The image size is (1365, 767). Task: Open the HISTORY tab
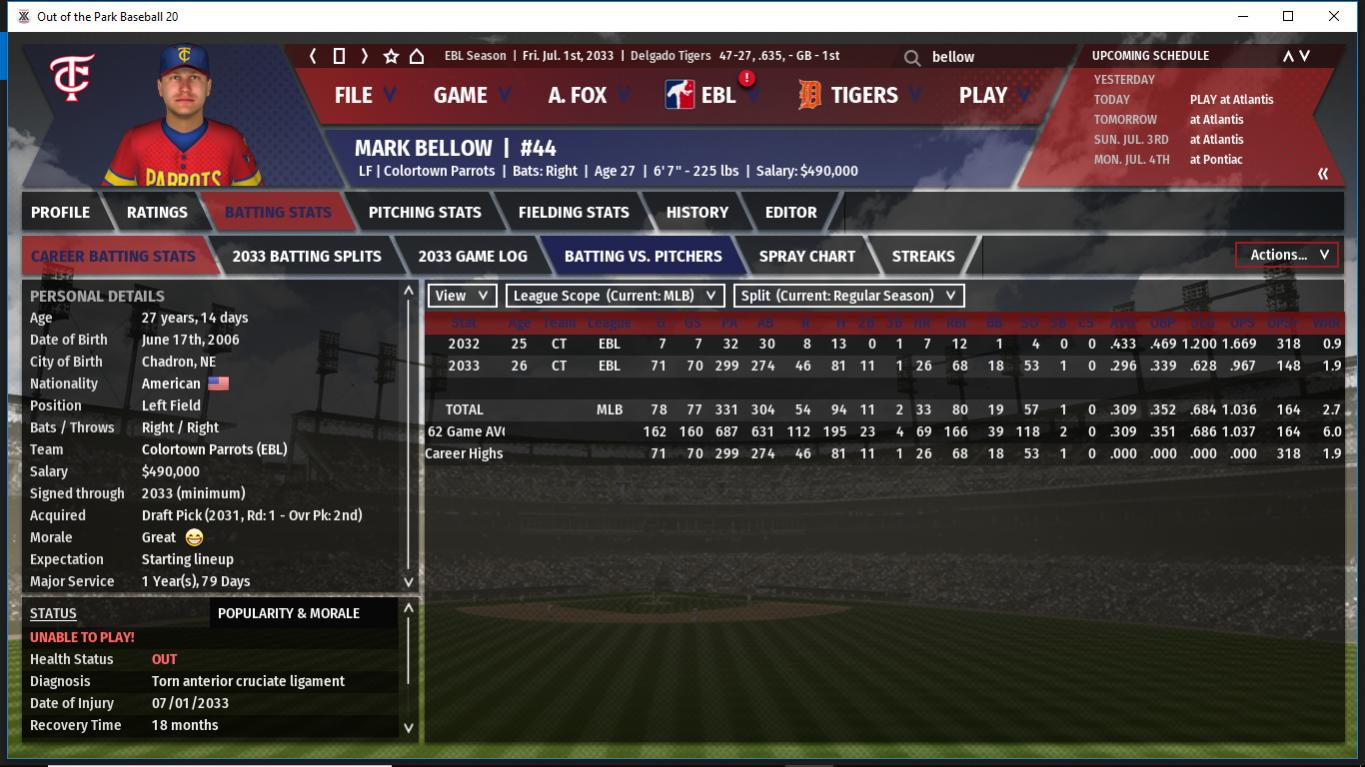pyautogui.click(x=697, y=212)
